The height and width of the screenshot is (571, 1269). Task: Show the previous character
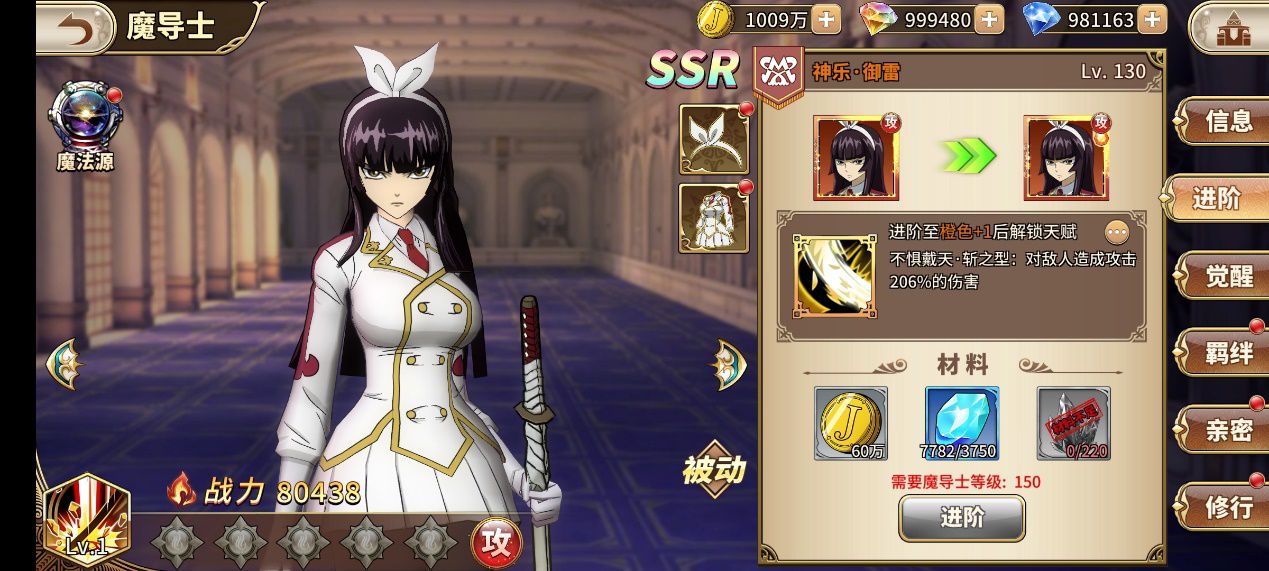(x=62, y=363)
